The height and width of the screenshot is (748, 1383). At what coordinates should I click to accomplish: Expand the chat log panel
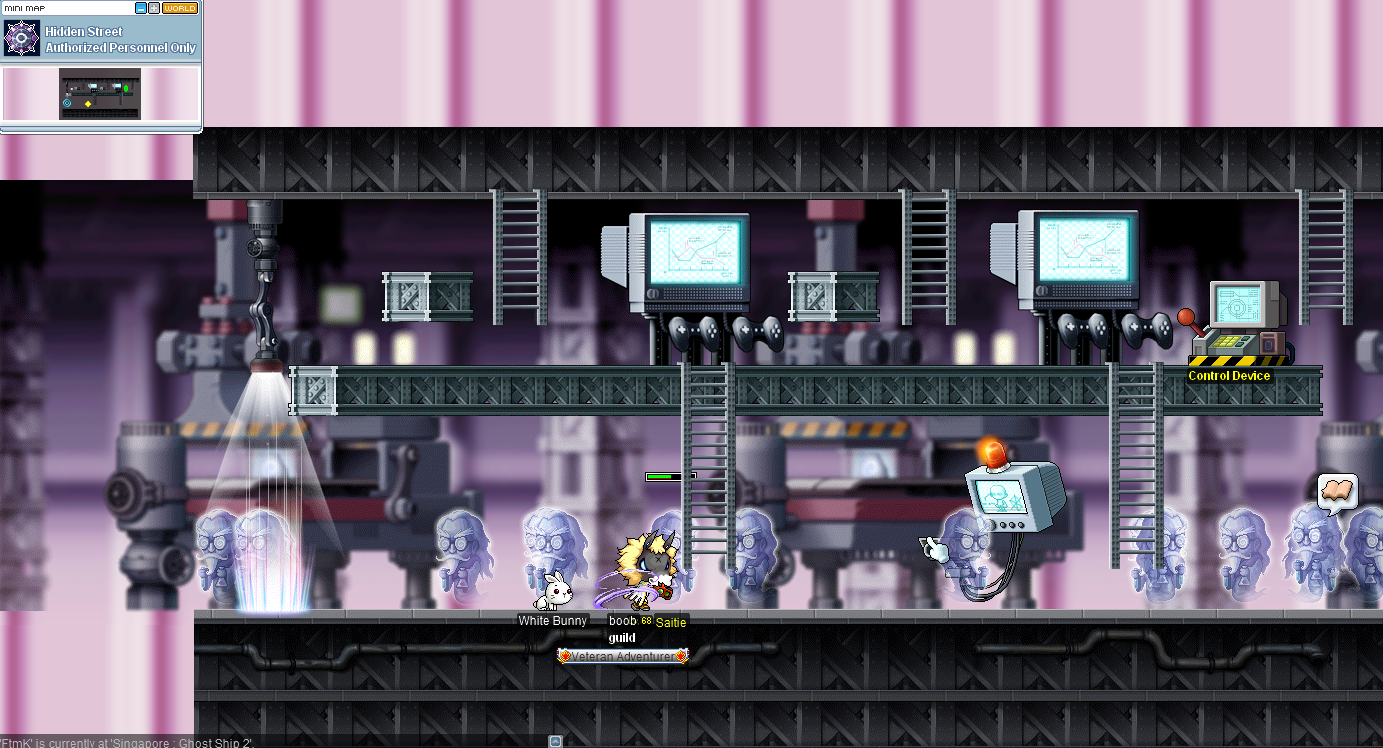[555, 741]
